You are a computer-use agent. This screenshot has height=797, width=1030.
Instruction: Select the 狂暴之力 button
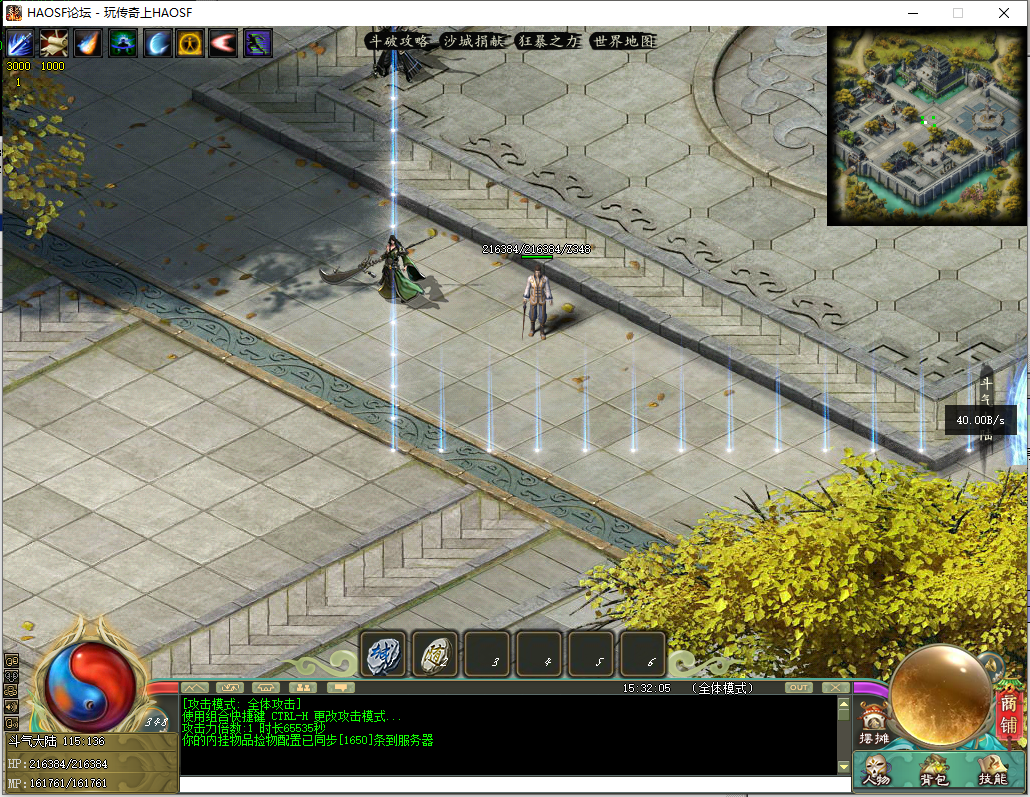pos(549,41)
